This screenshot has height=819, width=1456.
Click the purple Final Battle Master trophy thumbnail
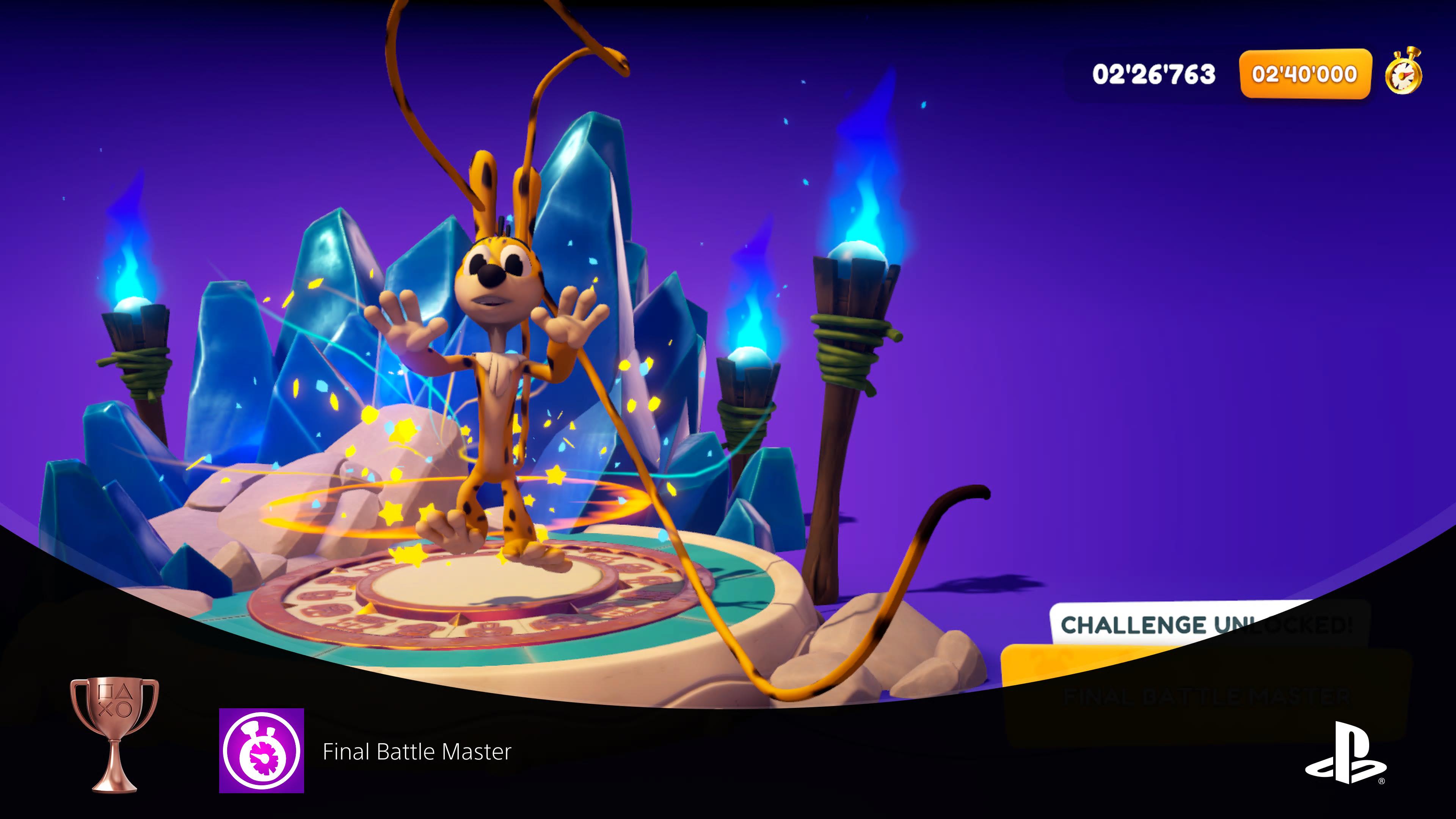coord(261,750)
